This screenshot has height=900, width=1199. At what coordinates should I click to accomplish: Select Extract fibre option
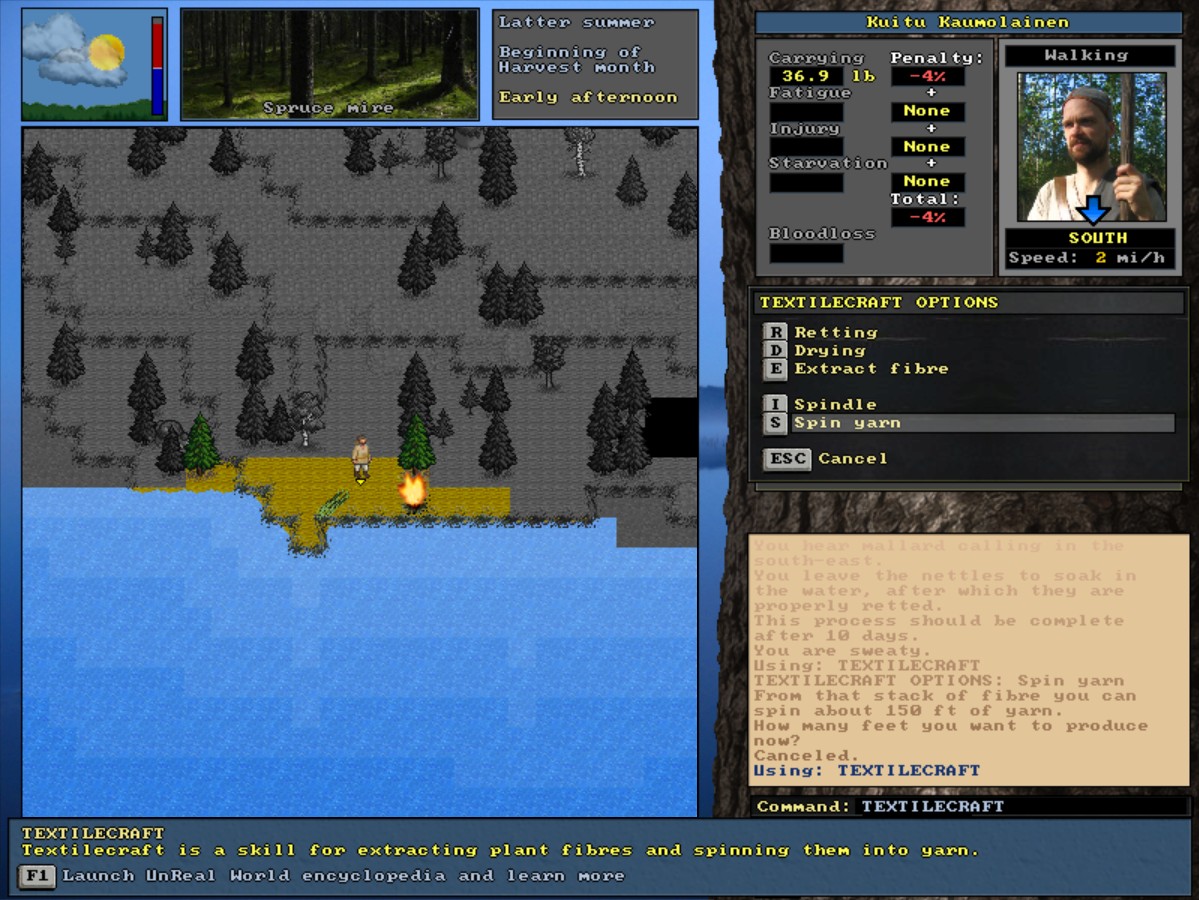[x=870, y=368]
